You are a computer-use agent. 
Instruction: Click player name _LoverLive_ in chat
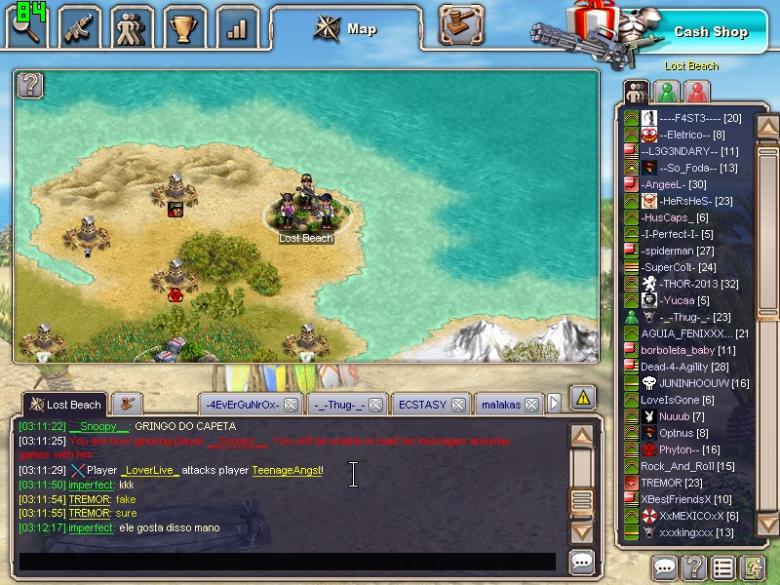click(x=150, y=470)
